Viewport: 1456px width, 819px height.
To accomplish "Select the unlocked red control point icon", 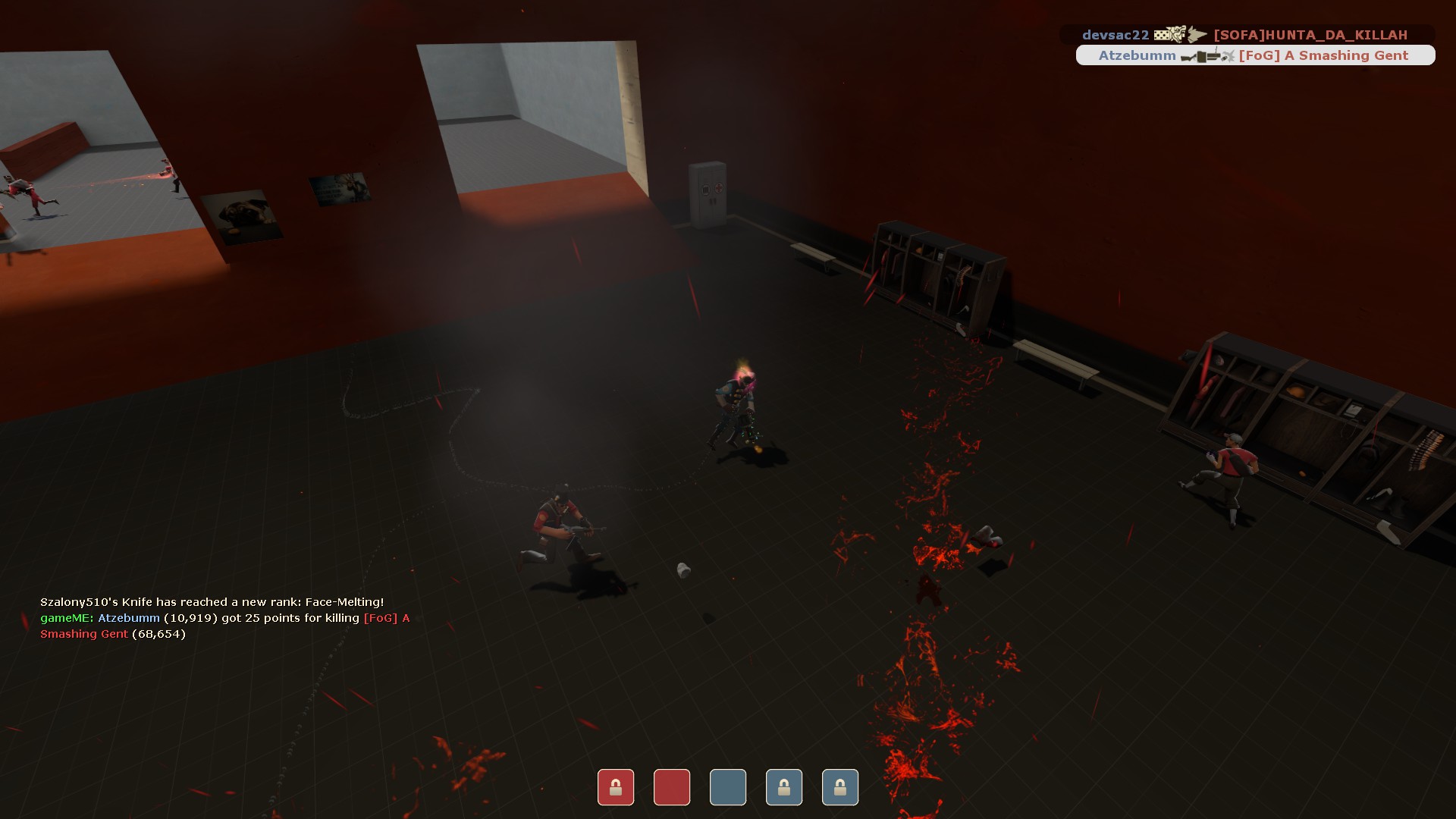I will coord(671,787).
